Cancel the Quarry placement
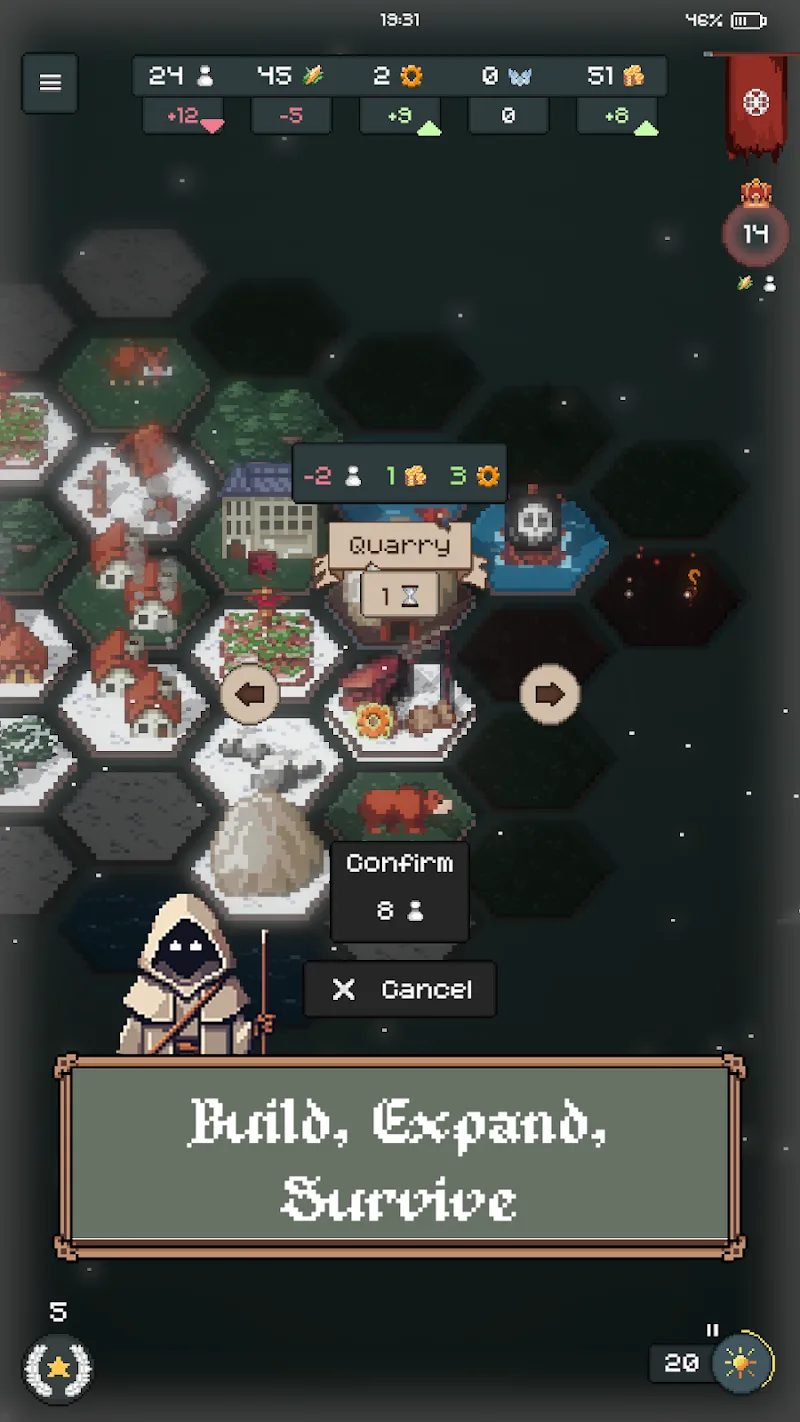 399,989
